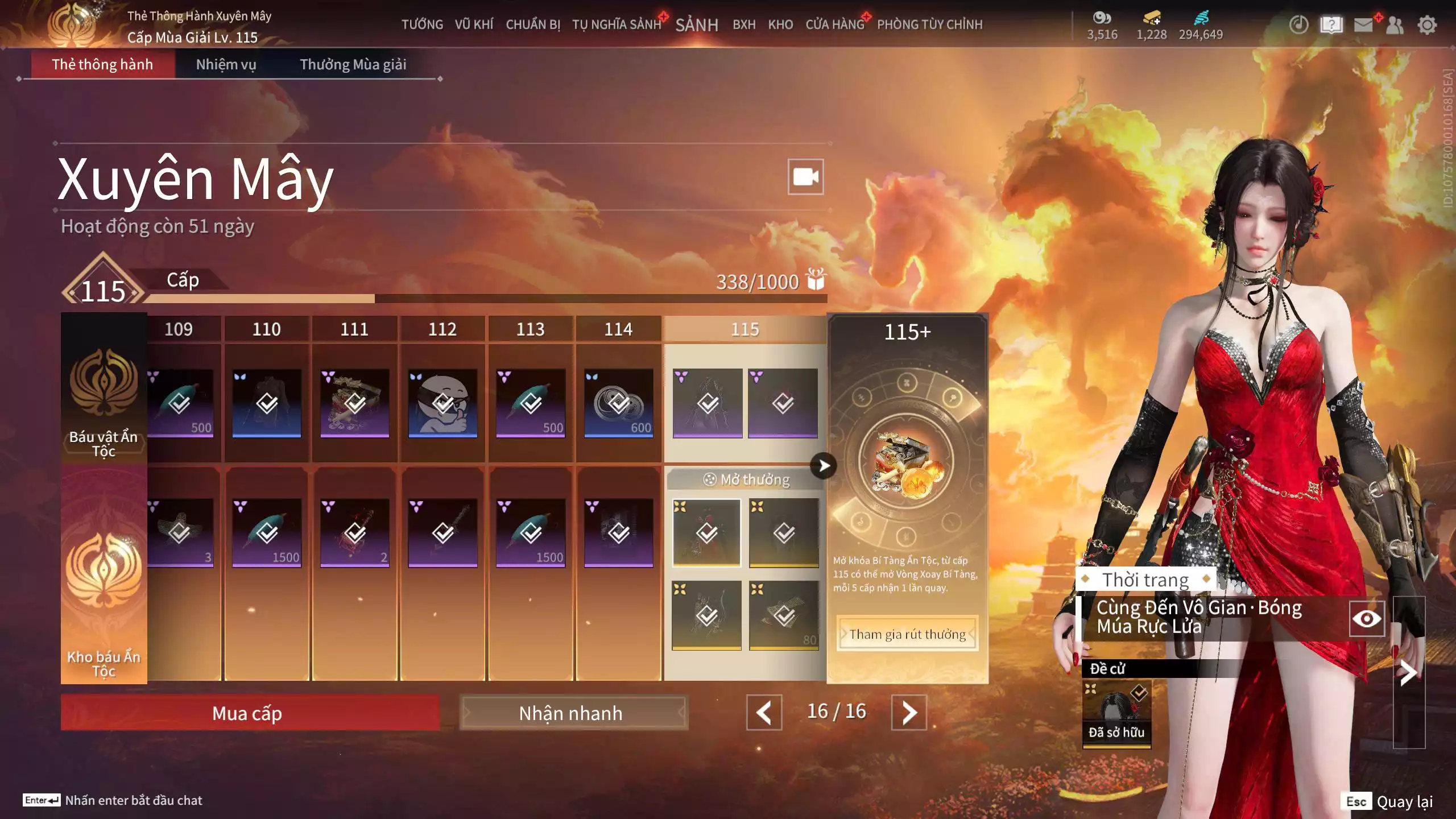Toggle the outfit preview eye icon
1456x819 pixels.
1366,619
